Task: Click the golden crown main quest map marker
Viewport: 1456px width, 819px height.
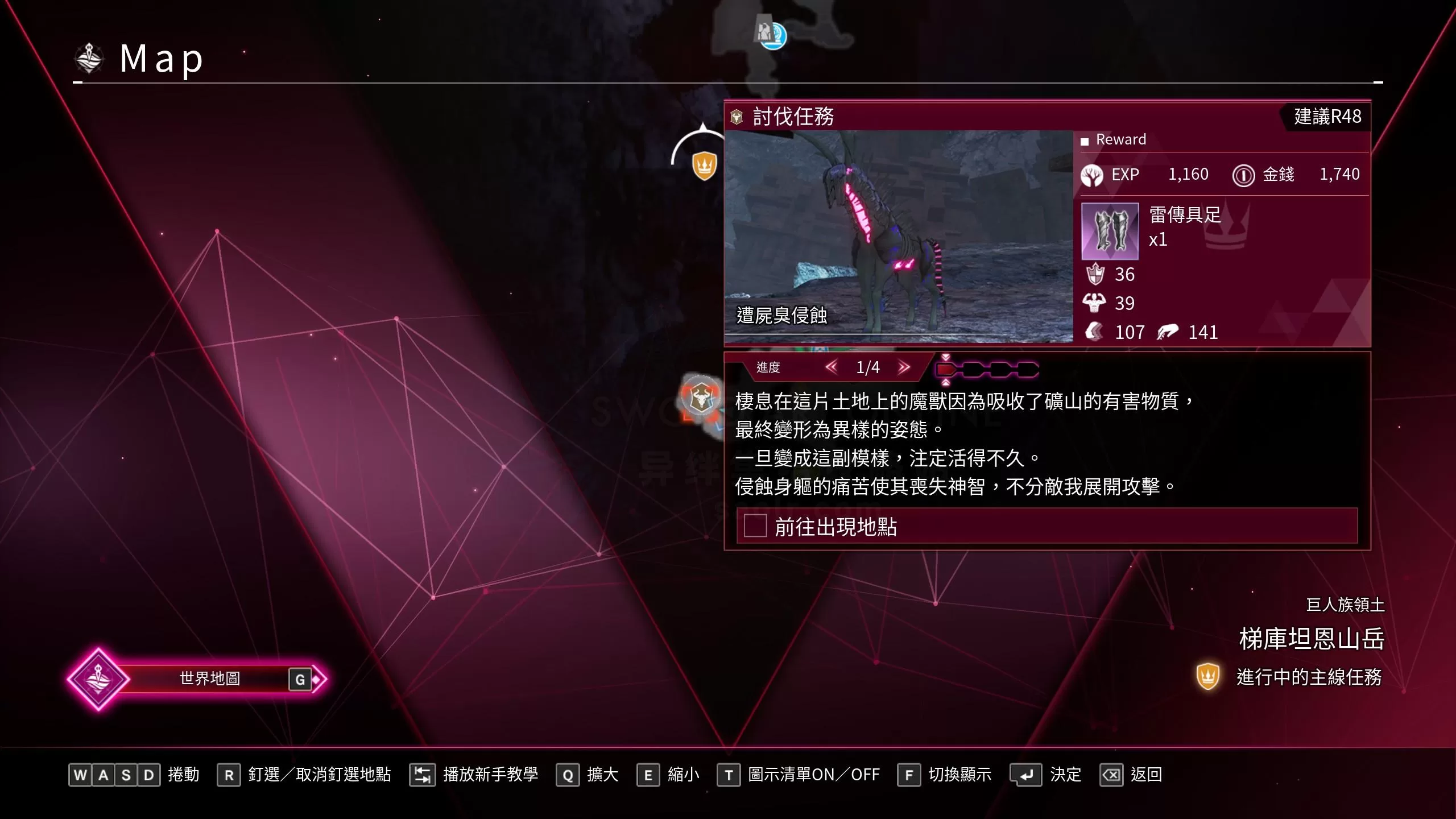Action: [704, 166]
